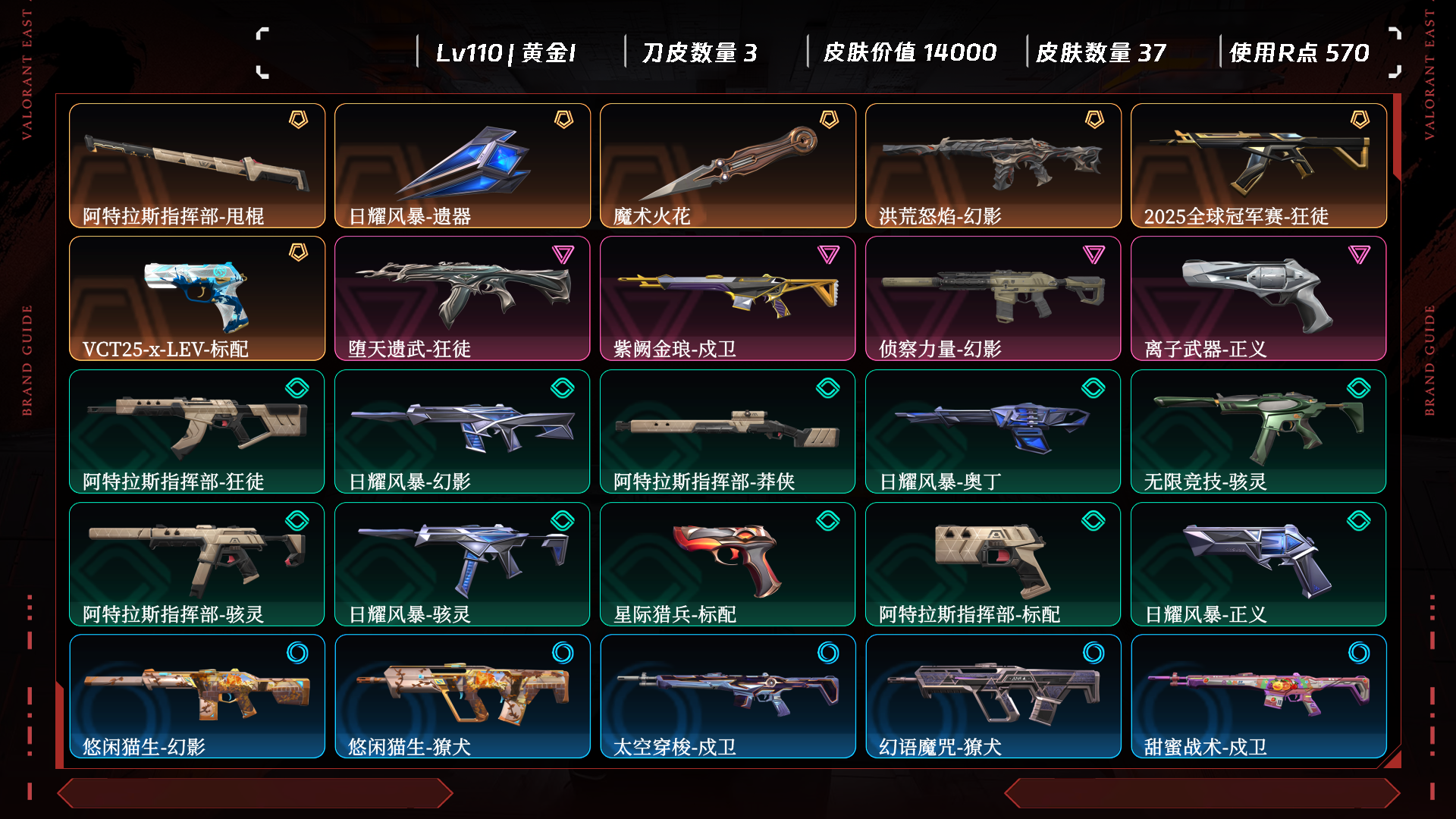This screenshot has width=1456, height=819.
Task: Choose the 堕天遗武-狂徒 skin tile
Action: [x=463, y=298]
